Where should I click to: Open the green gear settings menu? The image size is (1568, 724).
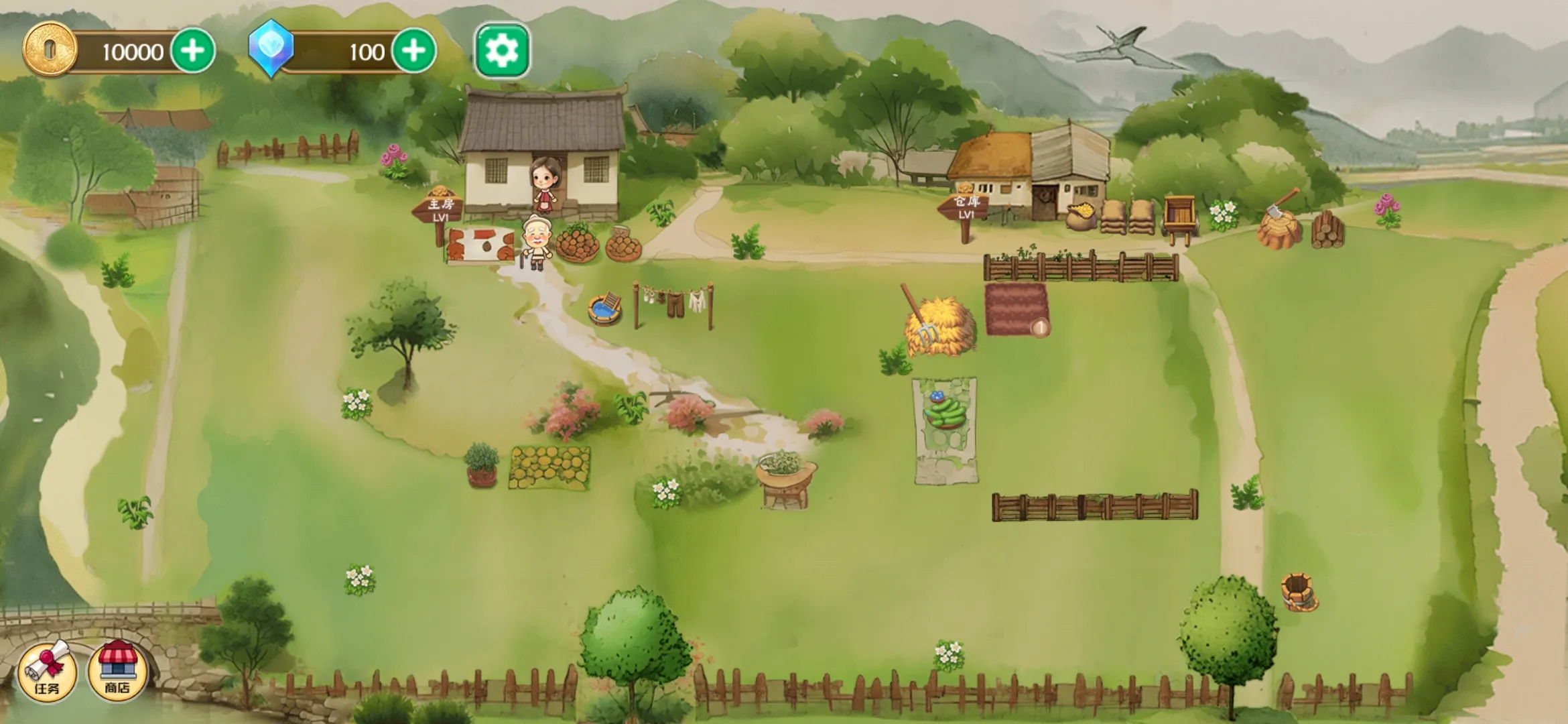click(x=502, y=50)
